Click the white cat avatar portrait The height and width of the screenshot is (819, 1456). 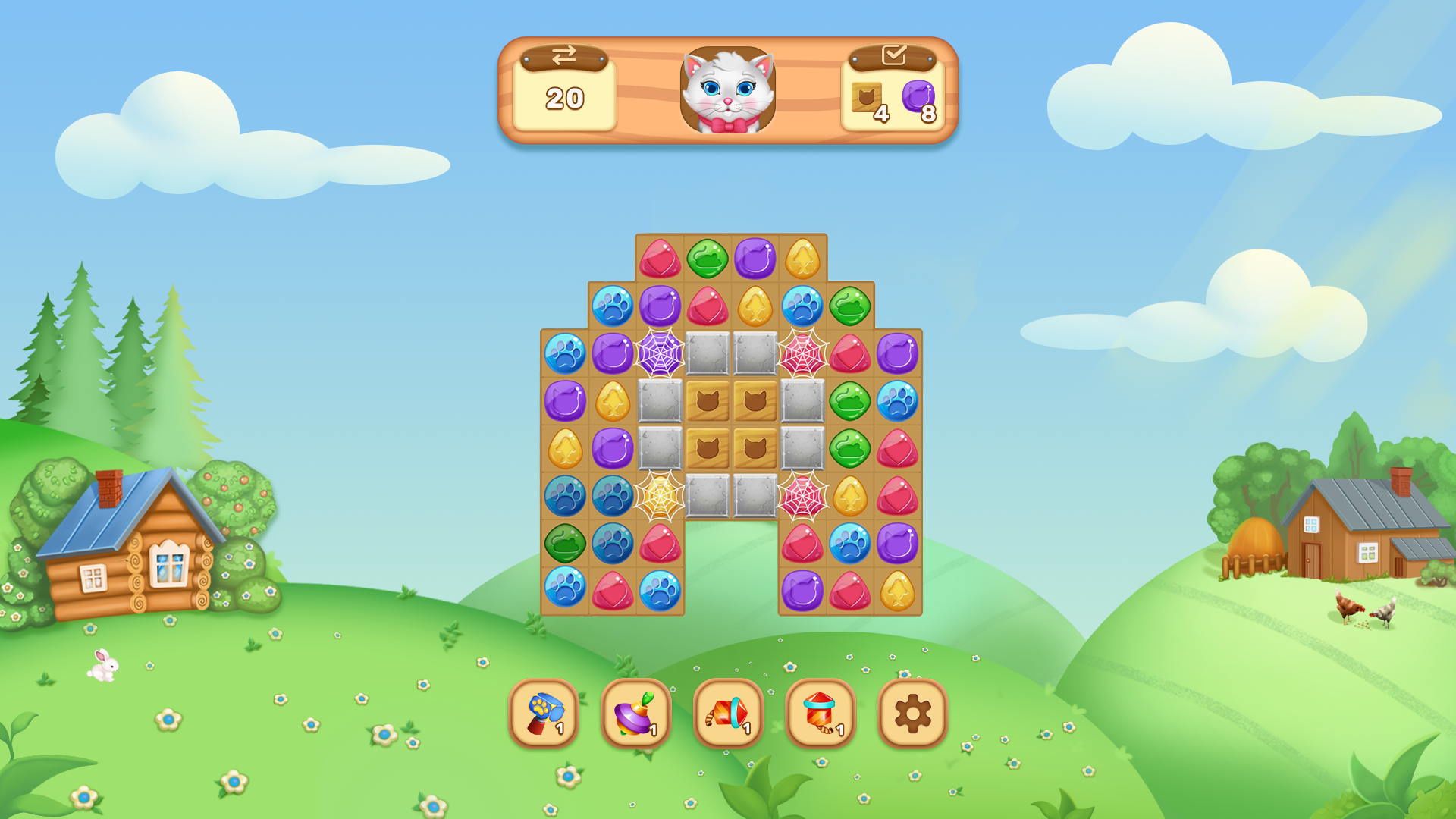pos(728,89)
